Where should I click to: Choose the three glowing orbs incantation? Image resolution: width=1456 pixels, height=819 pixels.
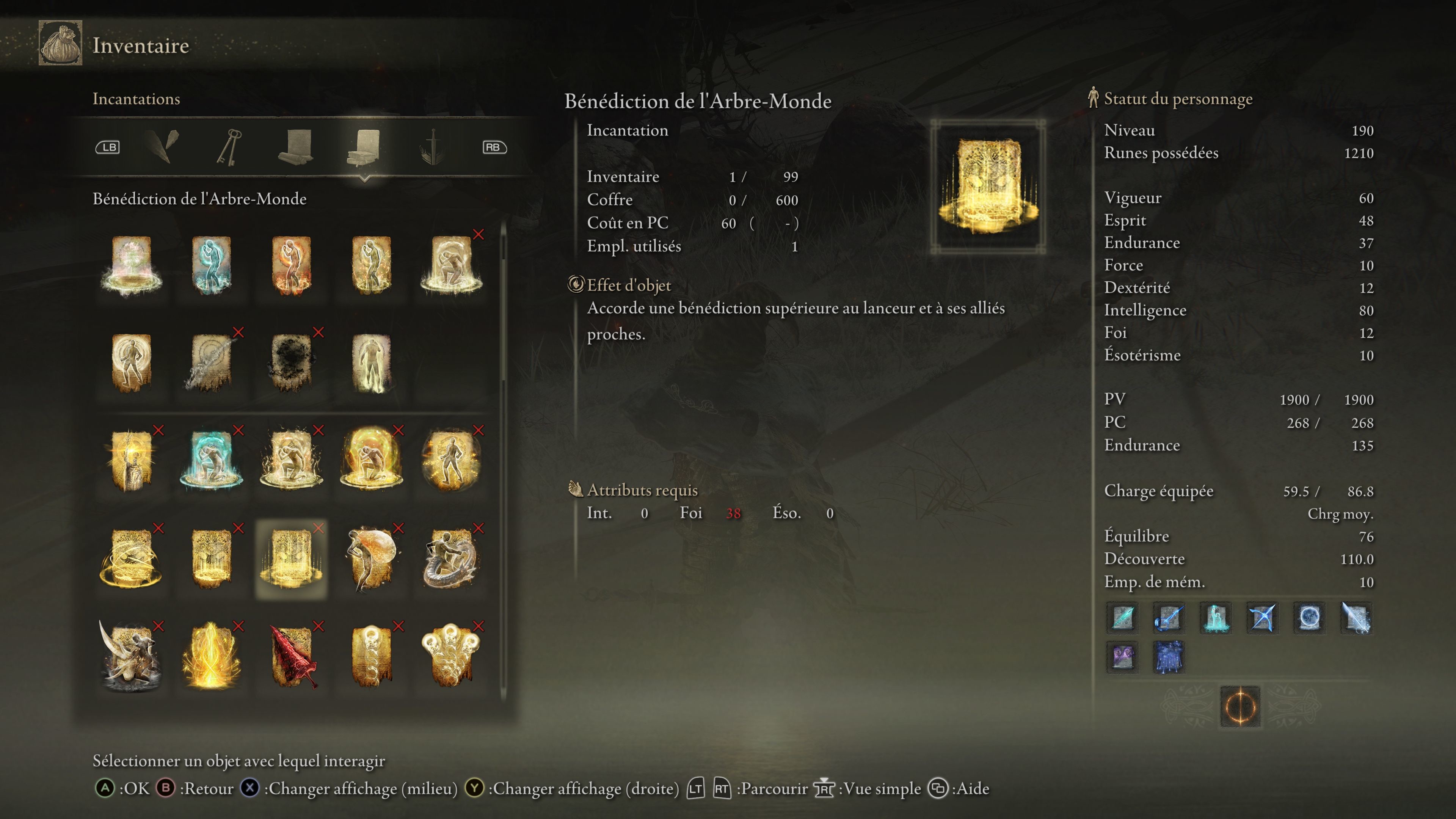(x=451, y=657)
